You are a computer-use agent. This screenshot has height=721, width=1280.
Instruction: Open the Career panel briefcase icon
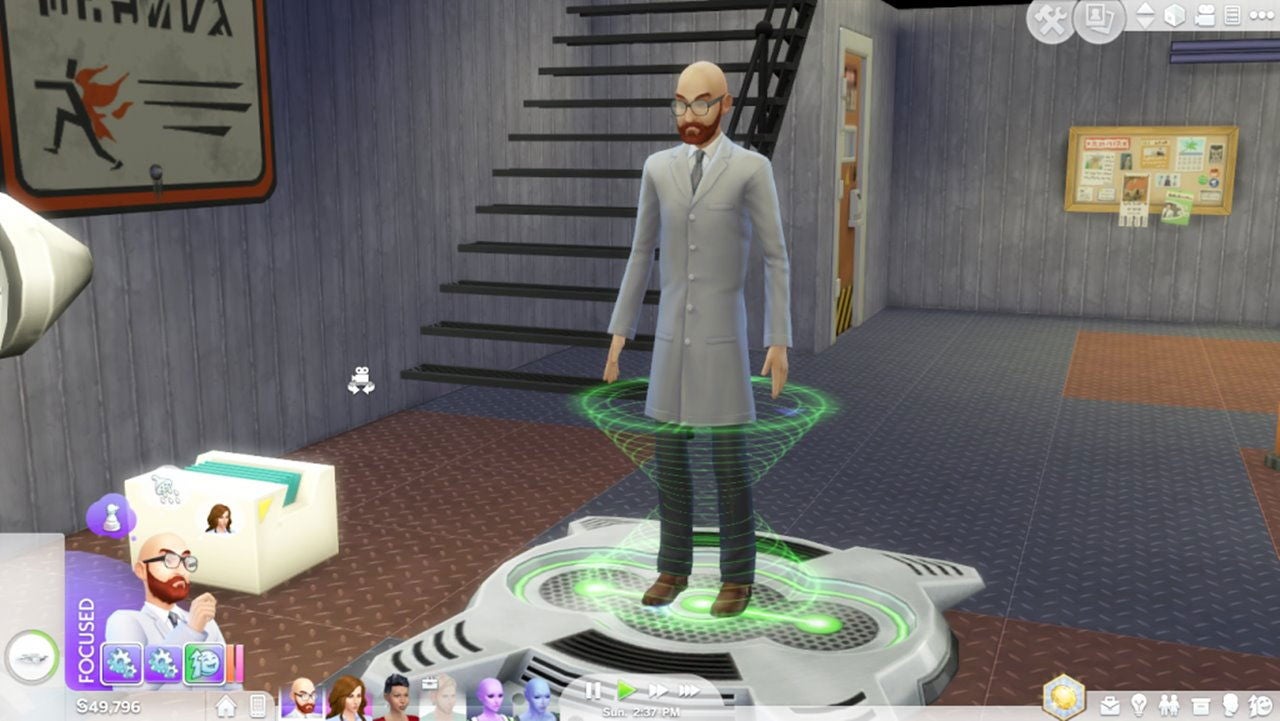pyautogui.click(x=1112, y=705)
